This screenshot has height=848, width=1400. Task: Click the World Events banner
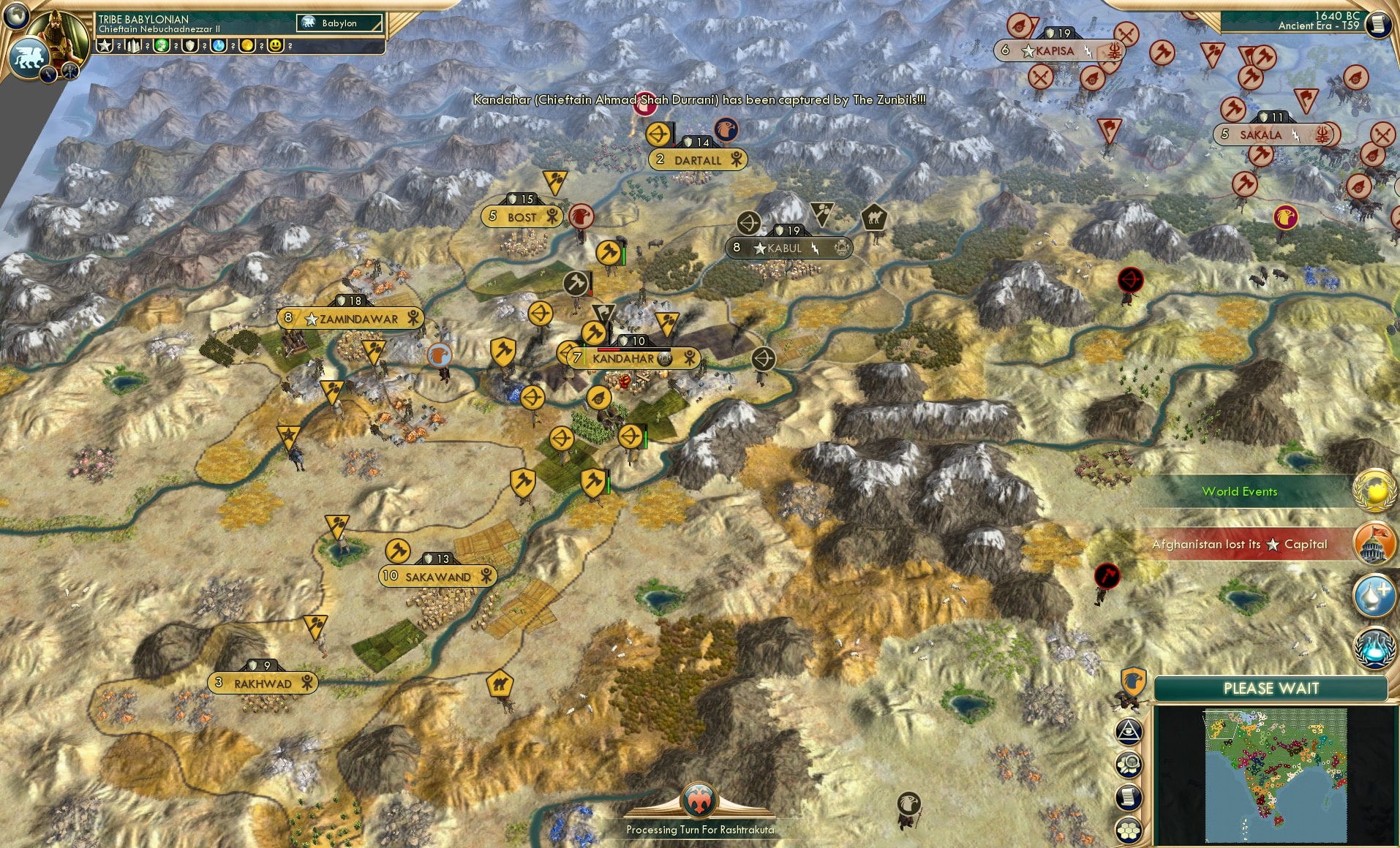click(x=1241, y=491)
